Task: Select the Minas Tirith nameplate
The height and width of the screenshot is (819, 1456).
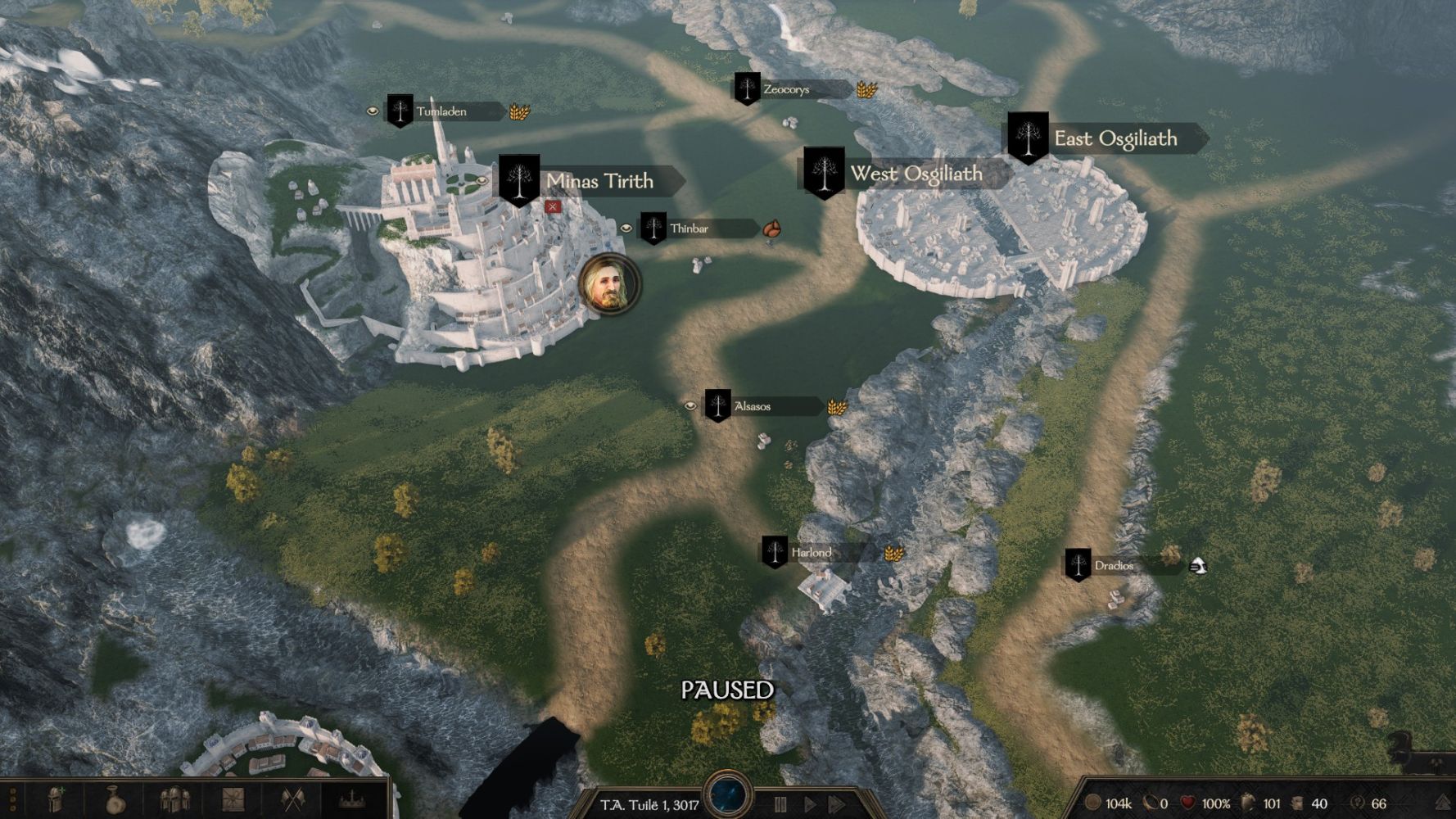Action: click(x=599, y=181)
